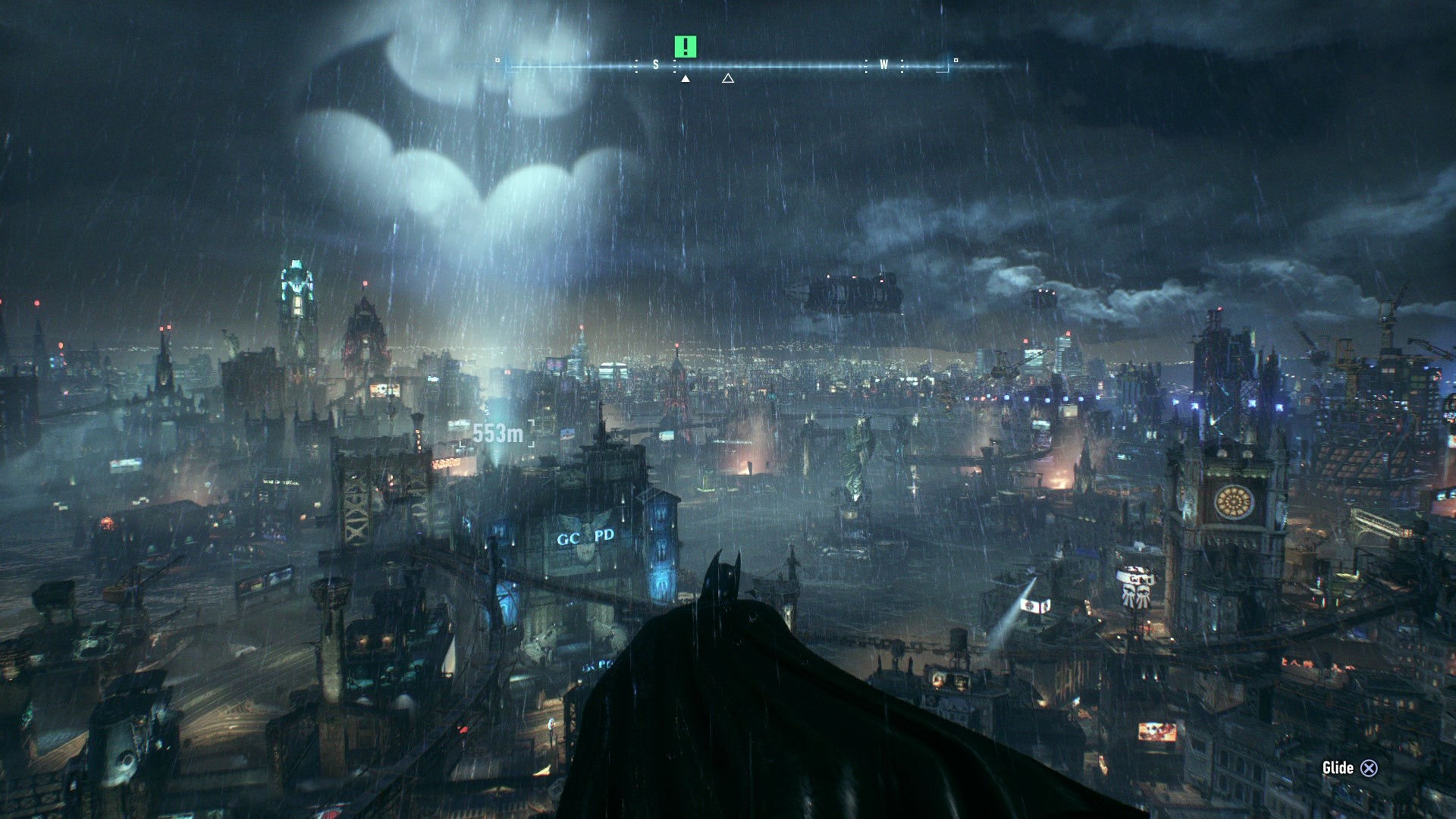Select the solid white triangle compass marker
The image size is (1456, 819).
click(686, 78)
